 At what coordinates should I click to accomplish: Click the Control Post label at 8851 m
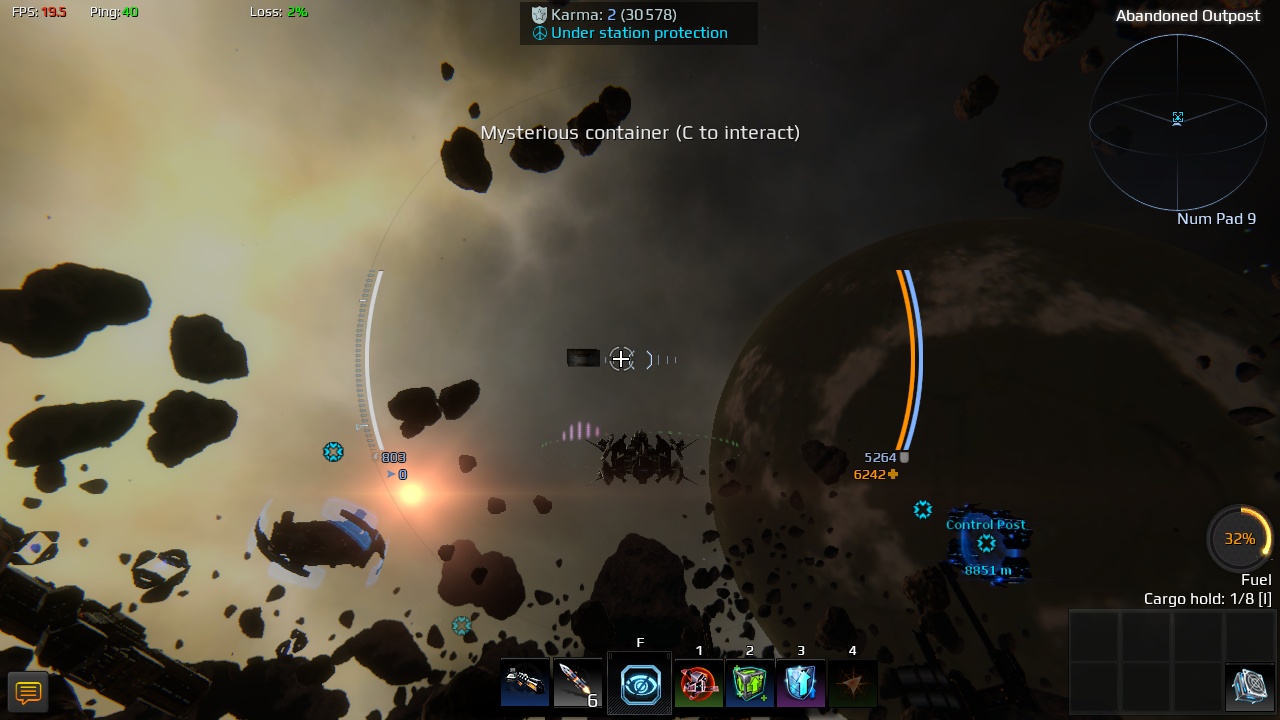[x=986, y=524]
